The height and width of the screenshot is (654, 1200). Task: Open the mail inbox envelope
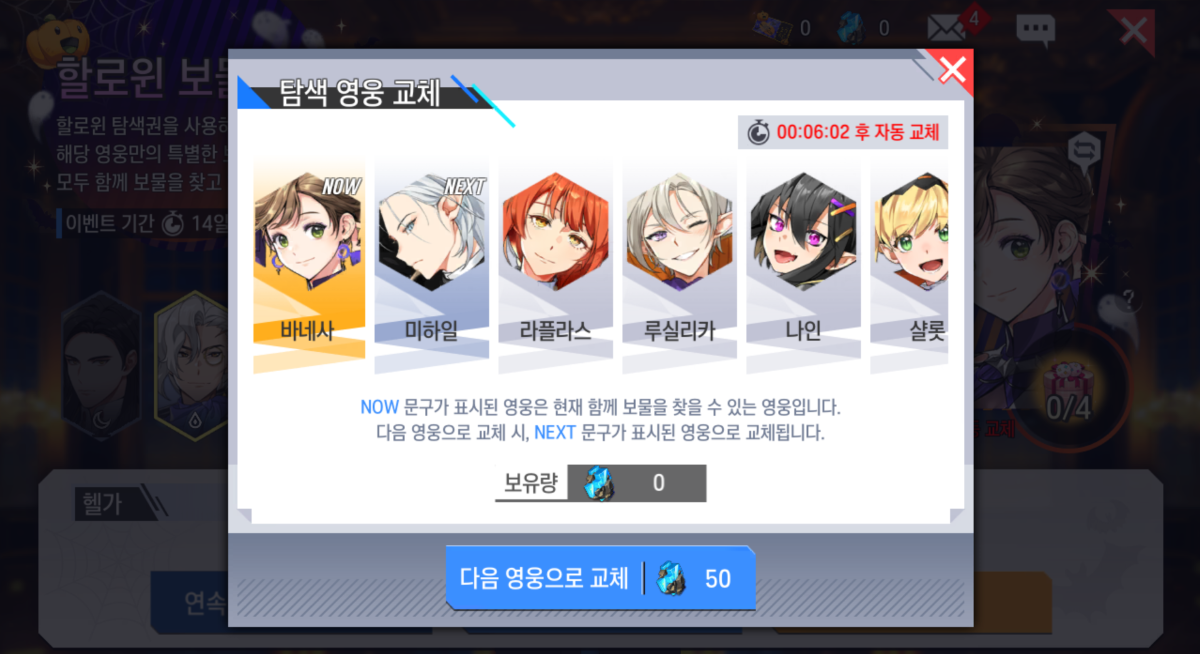click(946, 28)
